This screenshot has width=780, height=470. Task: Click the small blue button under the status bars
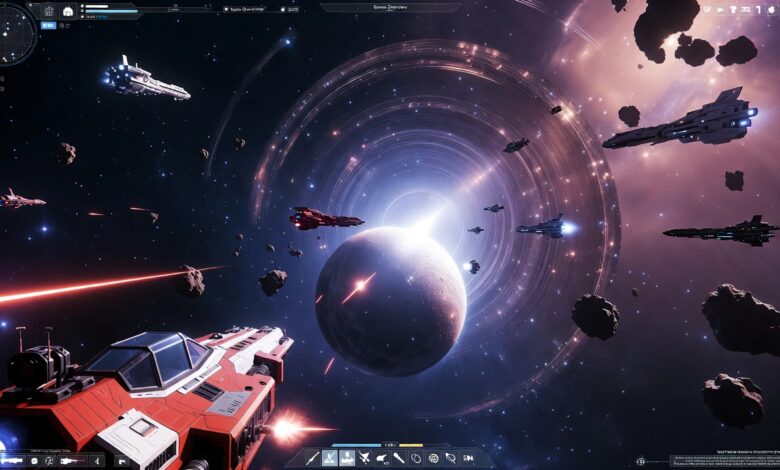point(48,25)
